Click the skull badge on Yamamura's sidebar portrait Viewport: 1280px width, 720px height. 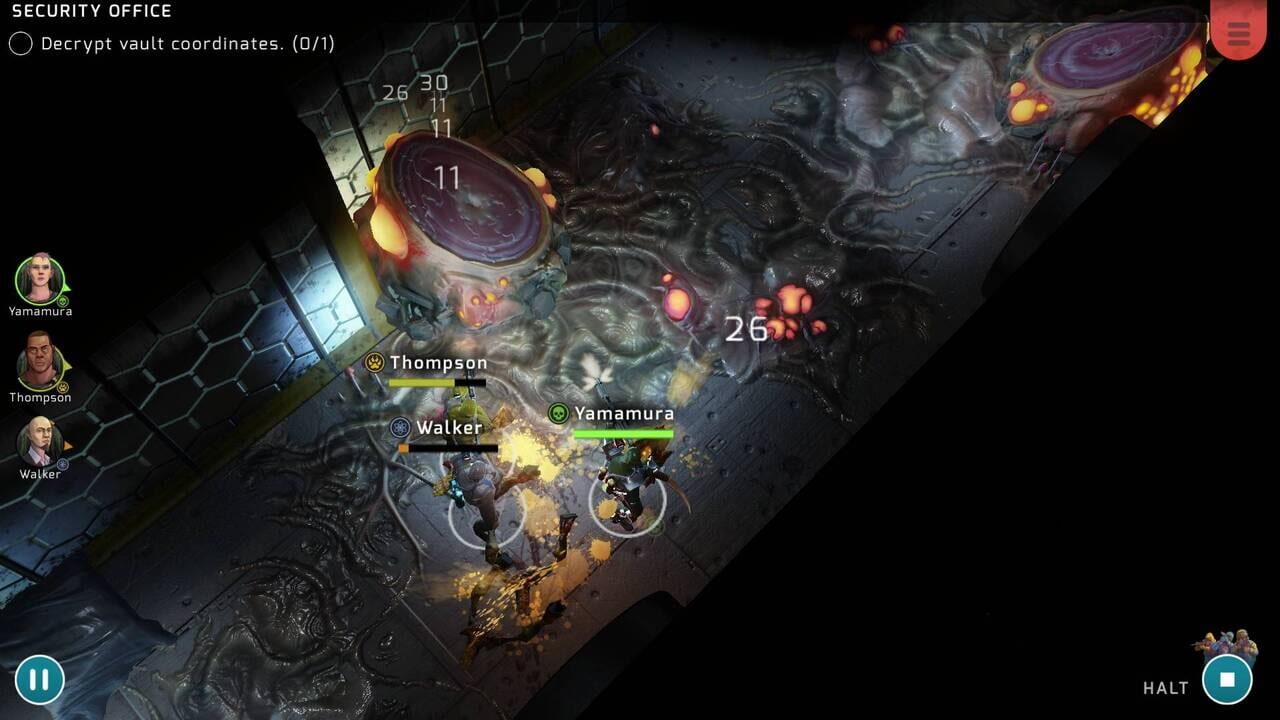click(x=62, y=300)
